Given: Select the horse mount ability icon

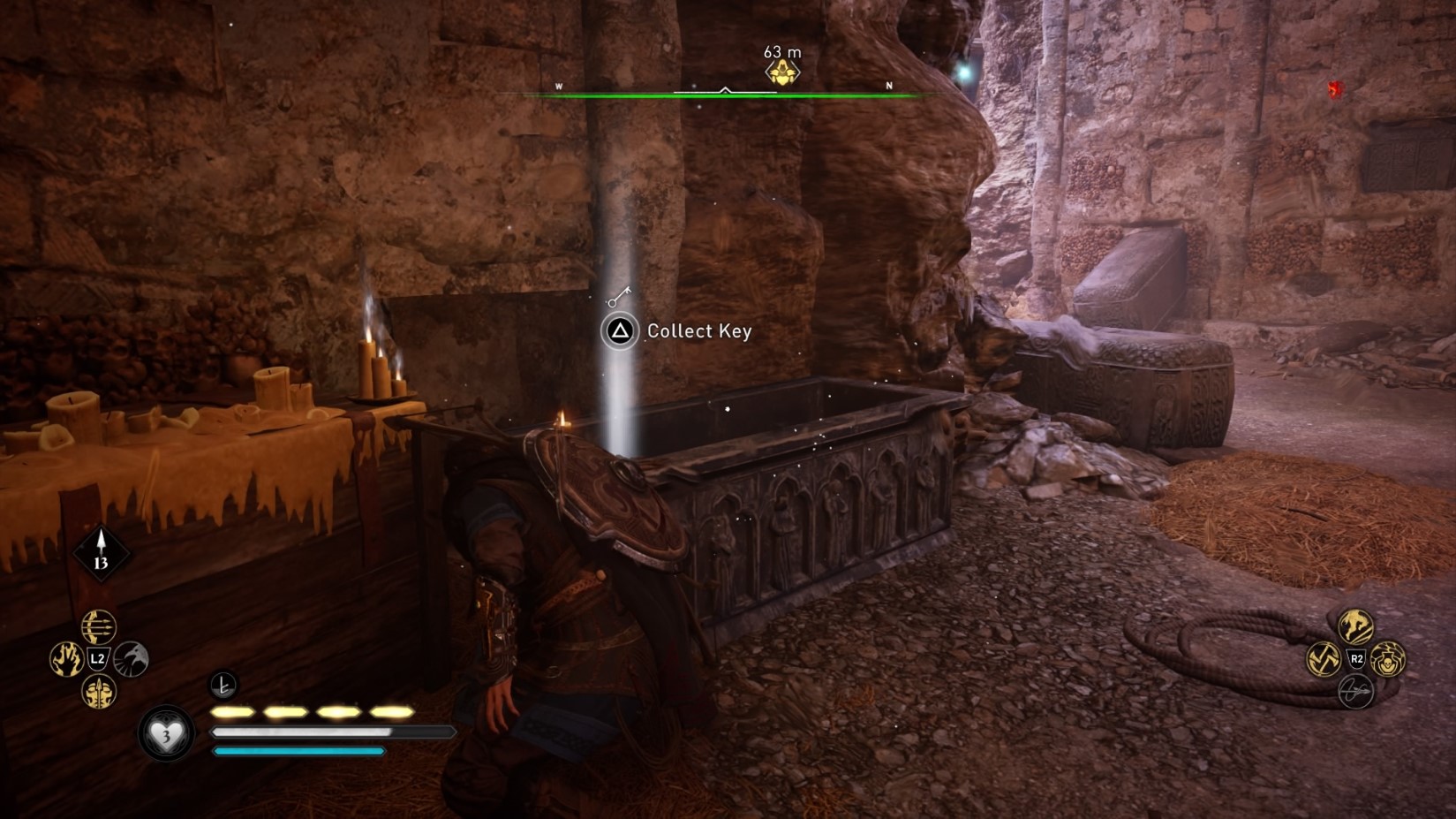Looking at the screenshot, I should point(1355,626).
